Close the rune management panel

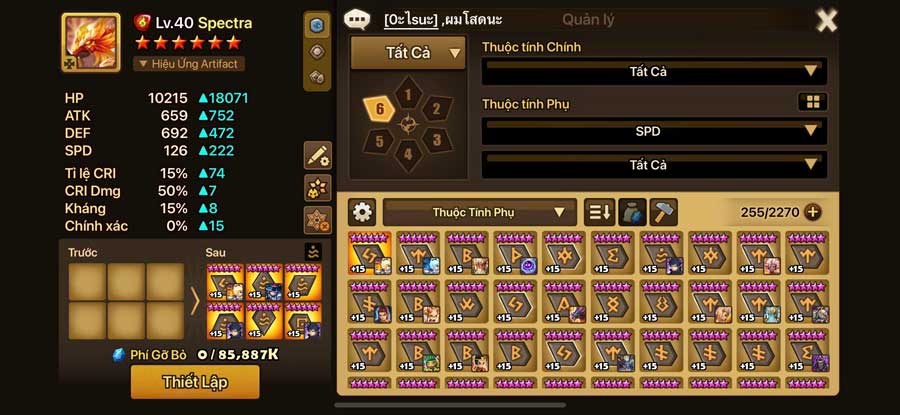click(827, 20)
